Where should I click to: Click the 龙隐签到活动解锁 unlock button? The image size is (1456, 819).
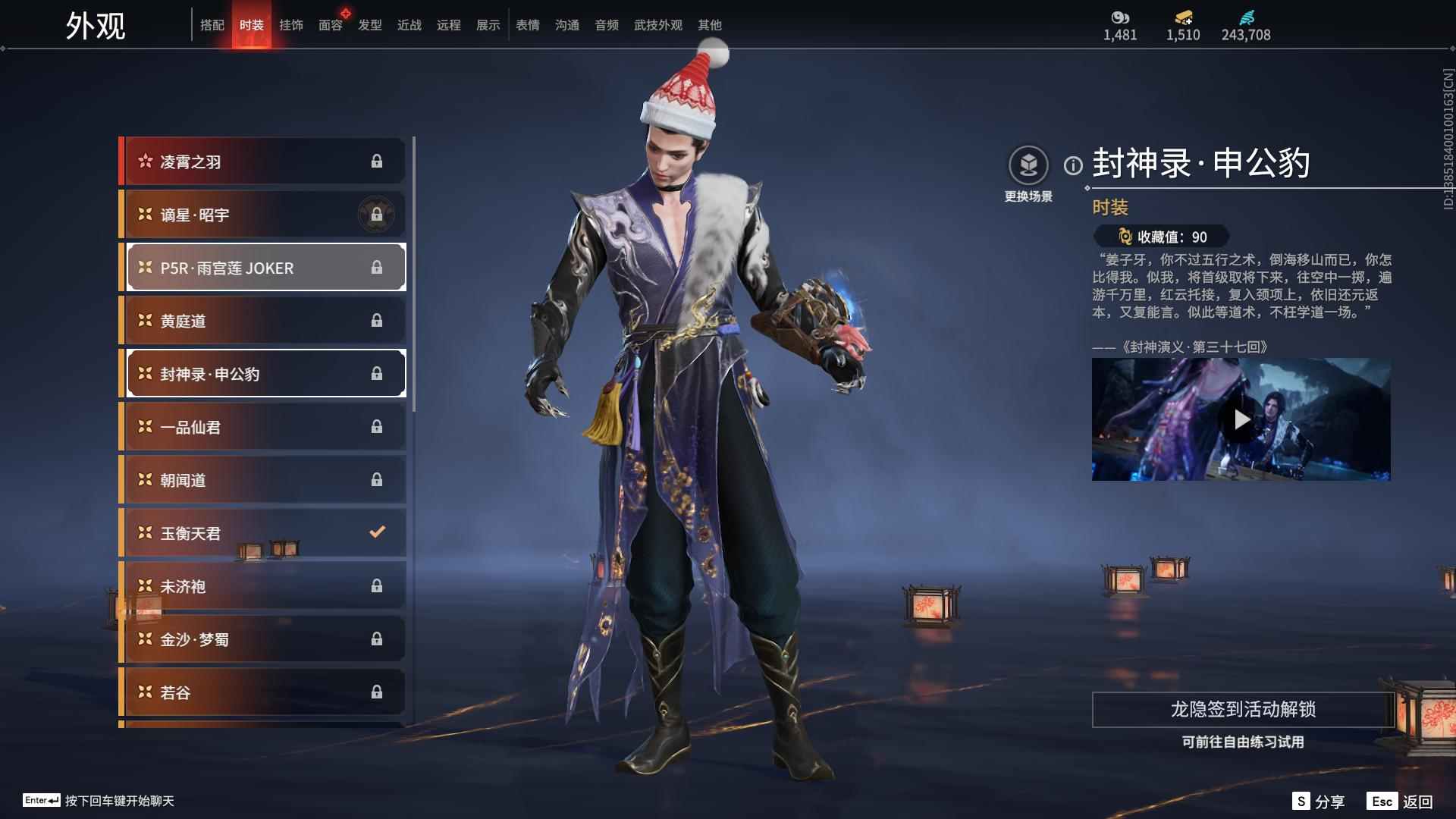[1242, 710]
